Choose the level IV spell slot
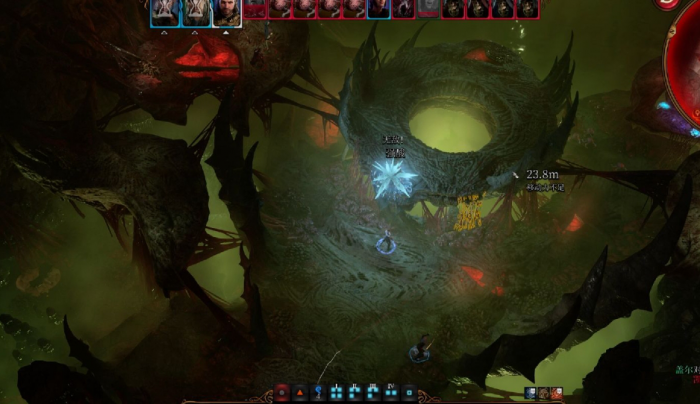The width and height of the screenshot is (700, 404). click(x=391, y=393)
